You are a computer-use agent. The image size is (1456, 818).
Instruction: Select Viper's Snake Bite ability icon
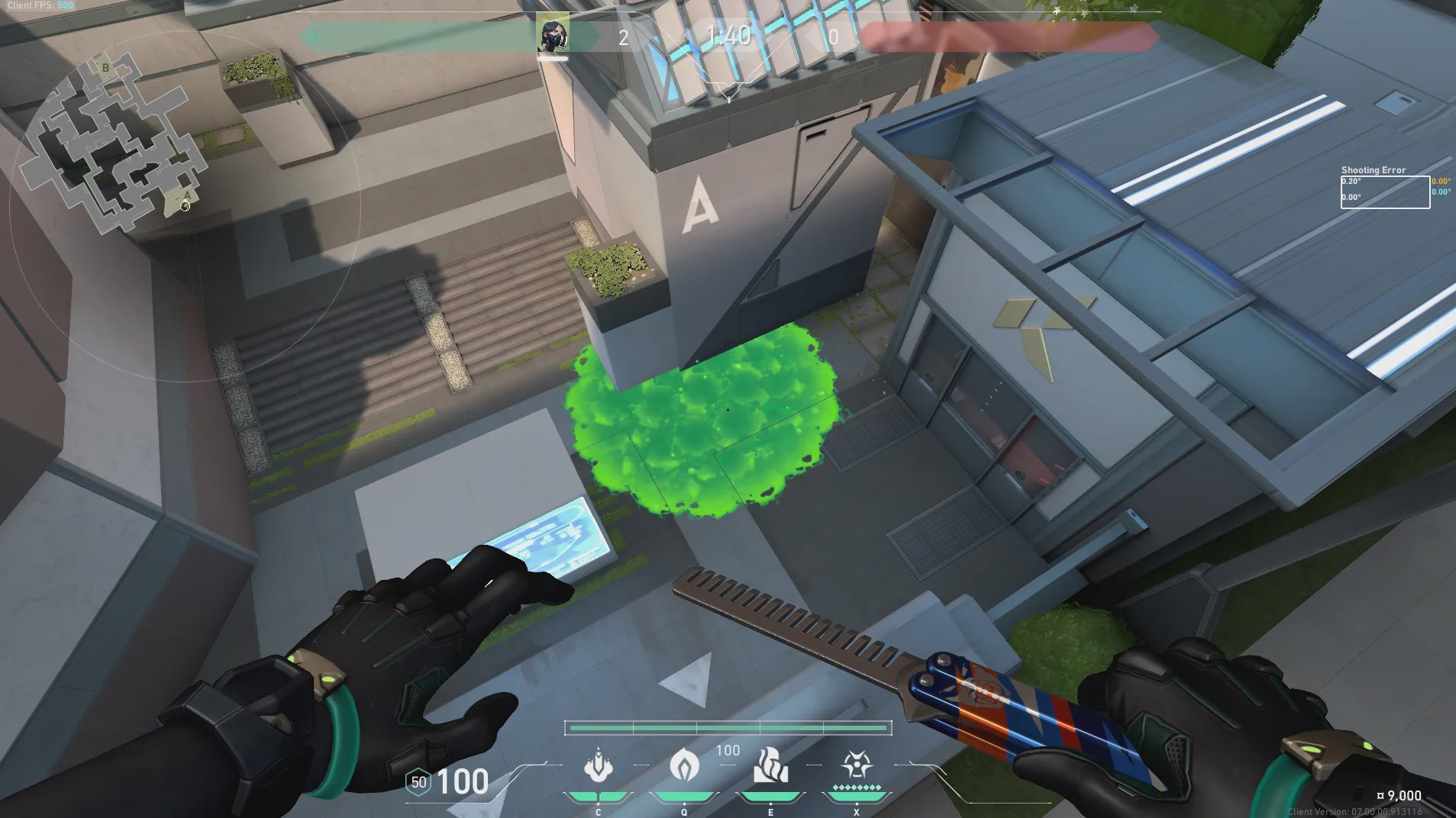[598, 766]
